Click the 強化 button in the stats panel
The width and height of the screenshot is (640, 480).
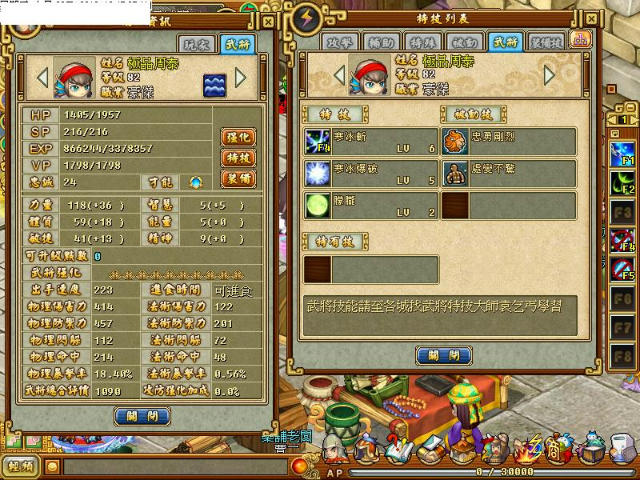pos(238,137)
